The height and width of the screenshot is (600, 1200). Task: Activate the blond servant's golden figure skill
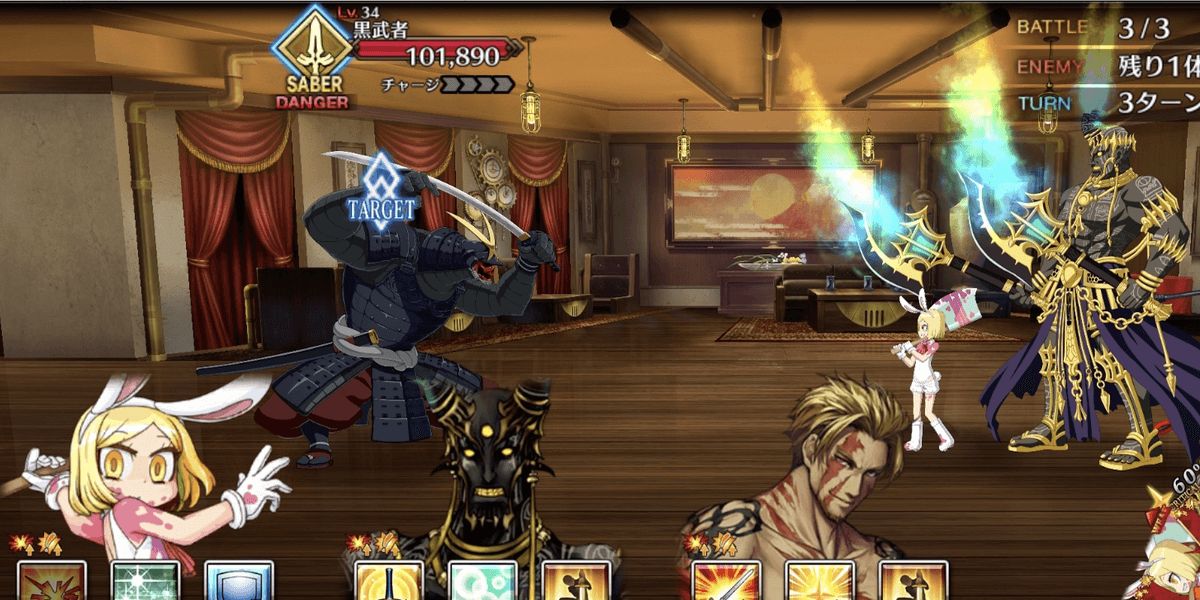pyautogui.click(x=913, y=582)
